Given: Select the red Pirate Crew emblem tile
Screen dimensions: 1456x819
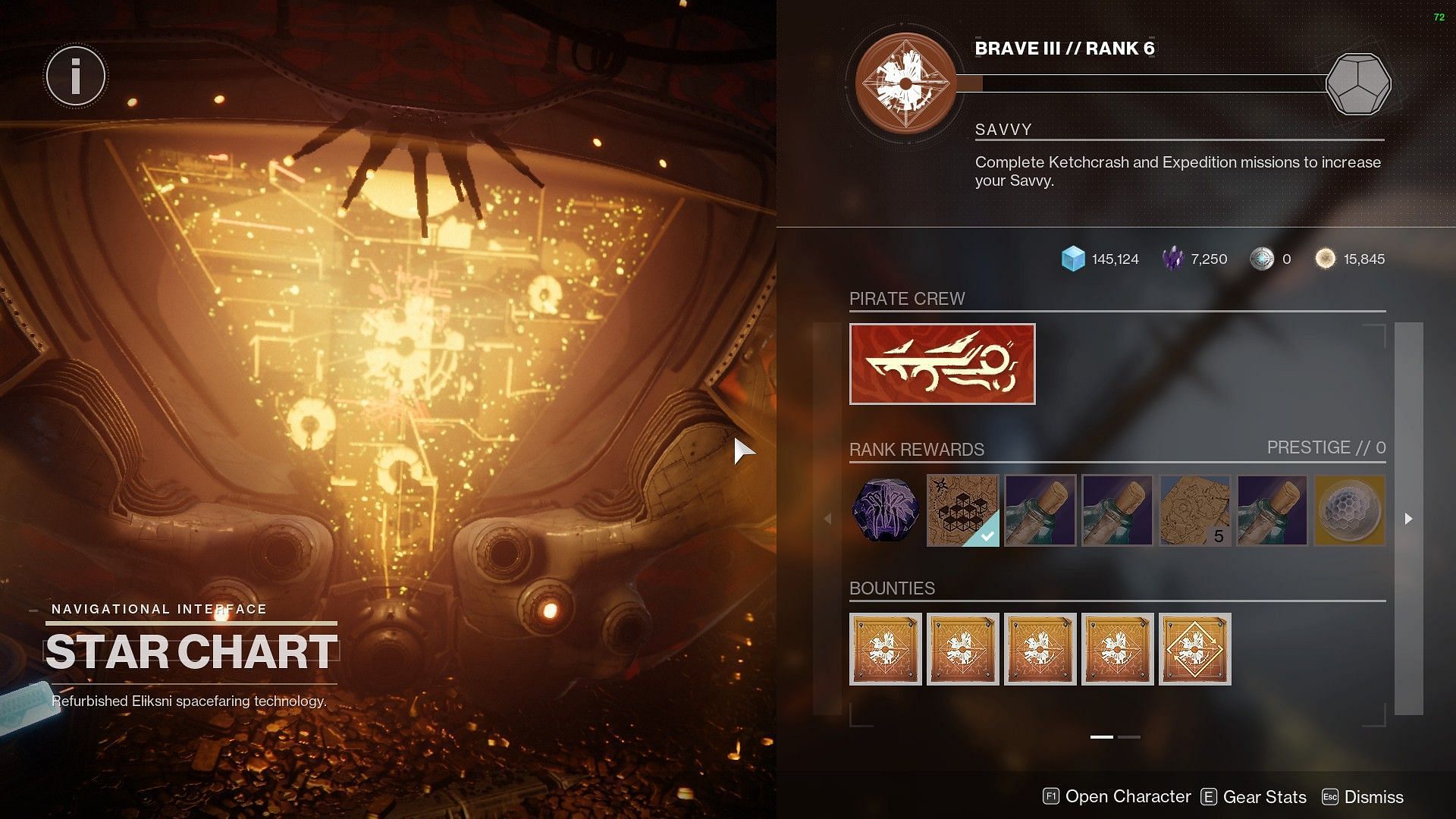Looking at the screenshot, I should (x=942, y=364).
